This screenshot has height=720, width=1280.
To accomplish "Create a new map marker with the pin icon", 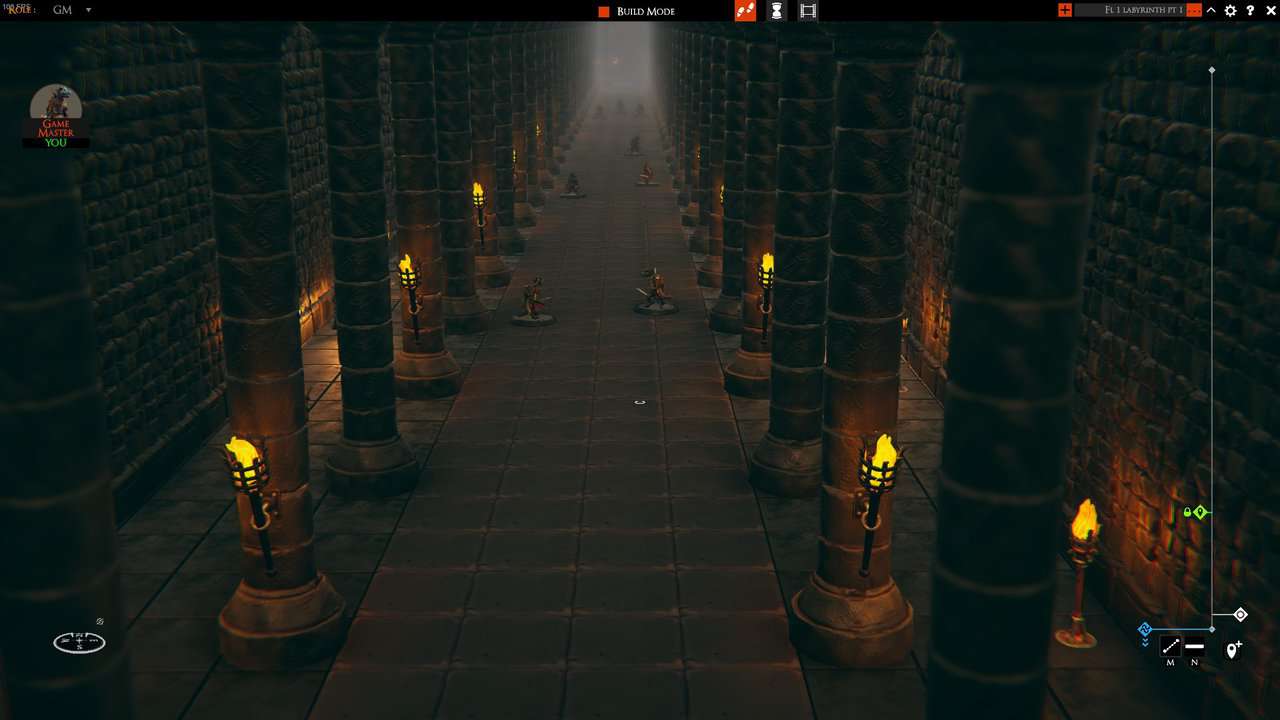I will pos(1233,649).
